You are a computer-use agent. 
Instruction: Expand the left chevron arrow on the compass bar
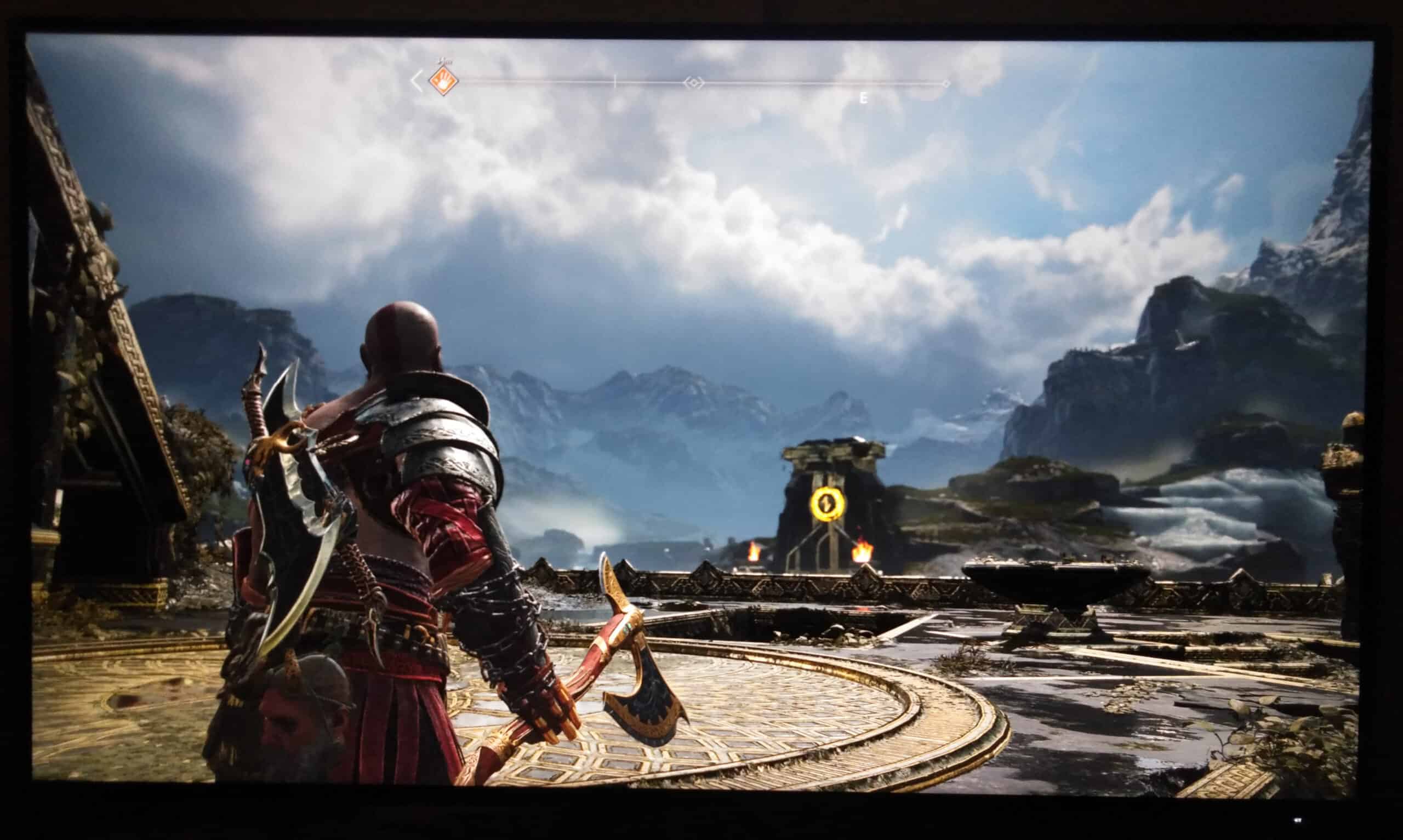coord(417,82)
